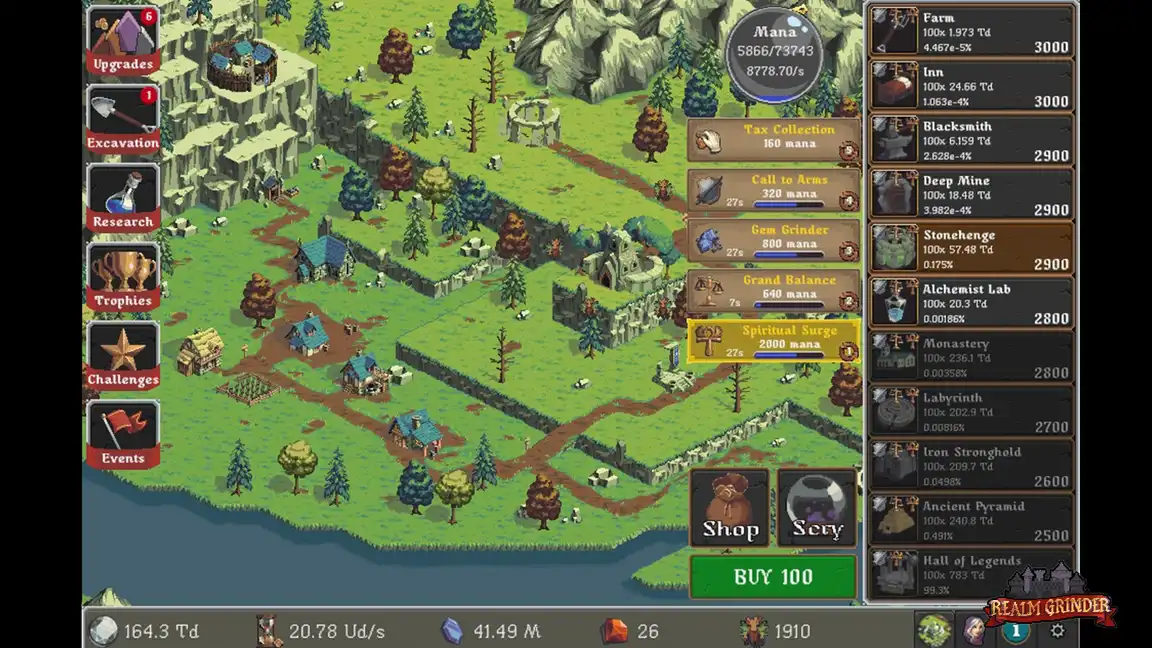
Task: View the Trophies screen
Action: click(123, 278)
